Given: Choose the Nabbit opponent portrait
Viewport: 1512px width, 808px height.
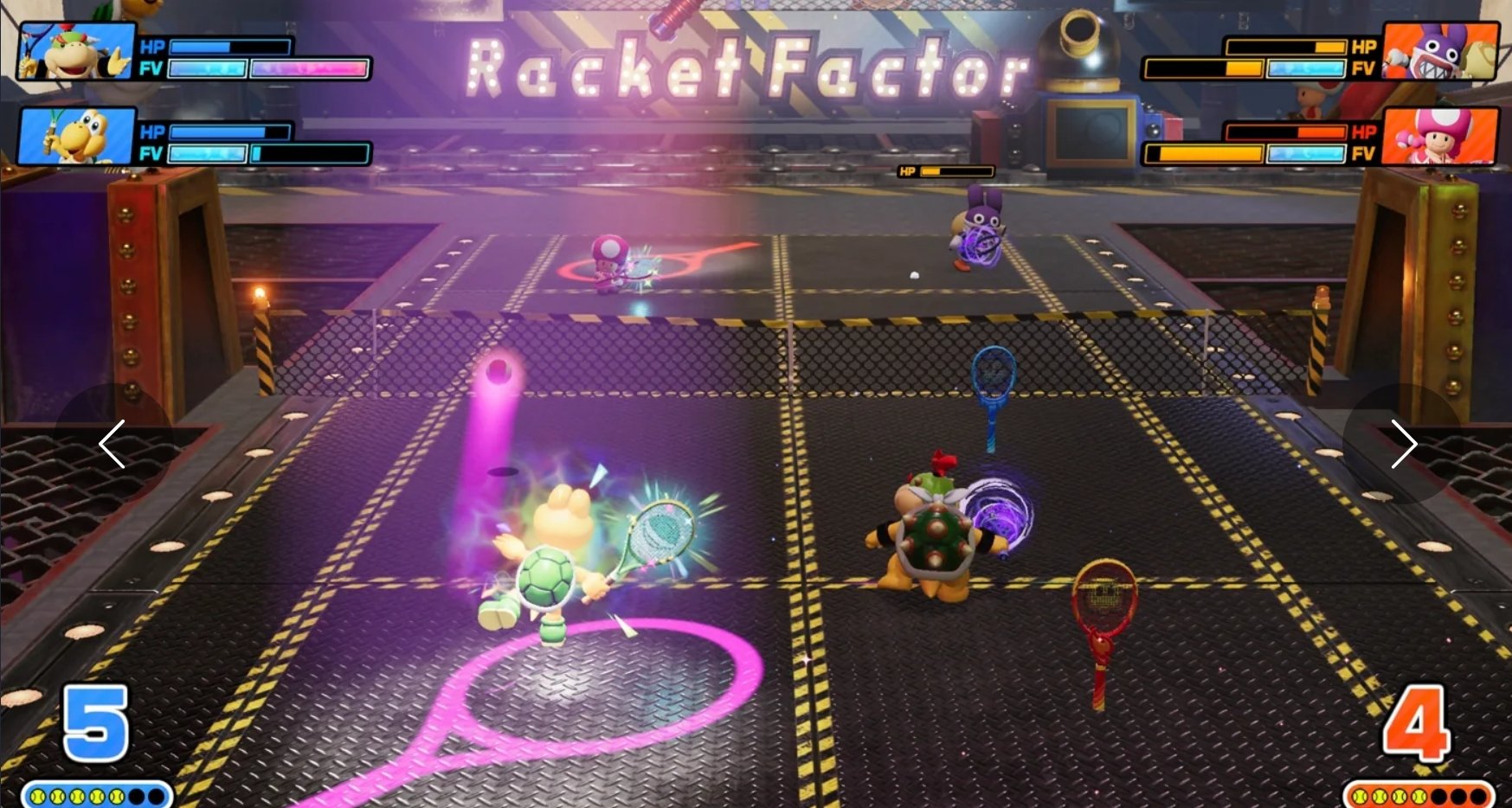Looking at the screenshot, I should click(1439, 52).
